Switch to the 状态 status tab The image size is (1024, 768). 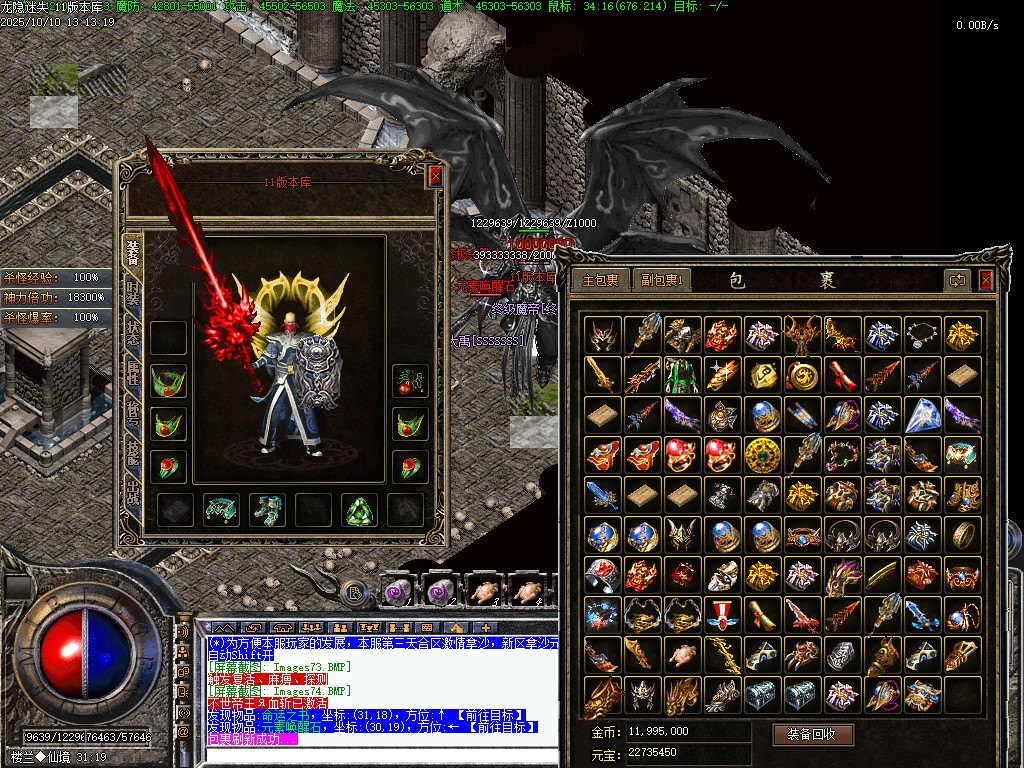click(x=132, y=333)
